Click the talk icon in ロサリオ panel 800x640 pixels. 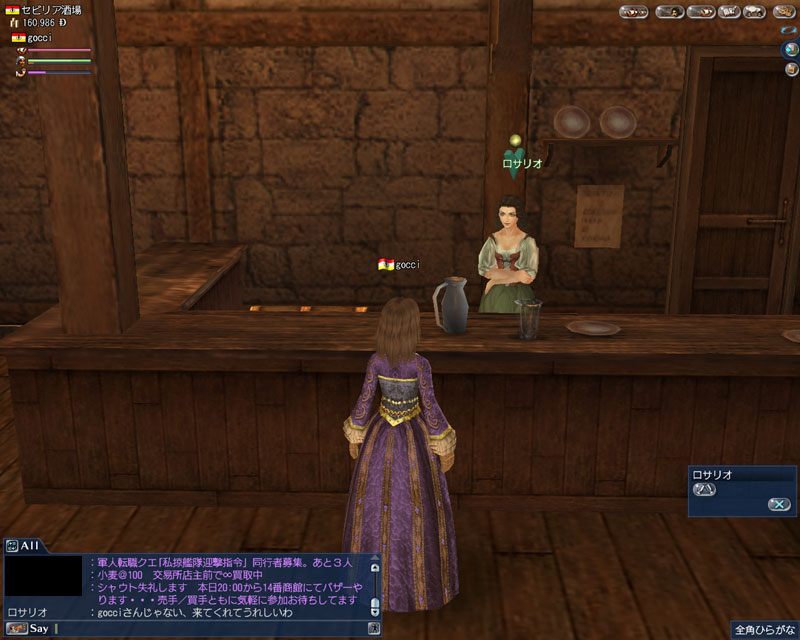click(x=705, y=489)
